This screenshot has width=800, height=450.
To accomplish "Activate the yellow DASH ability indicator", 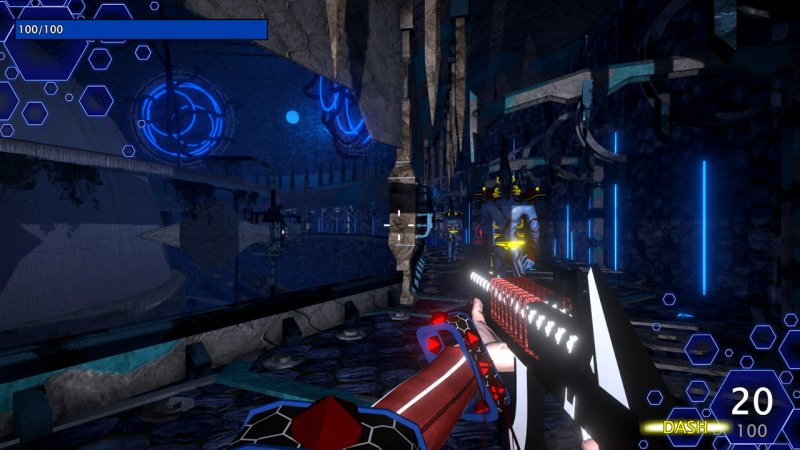I will click(686, 428).
